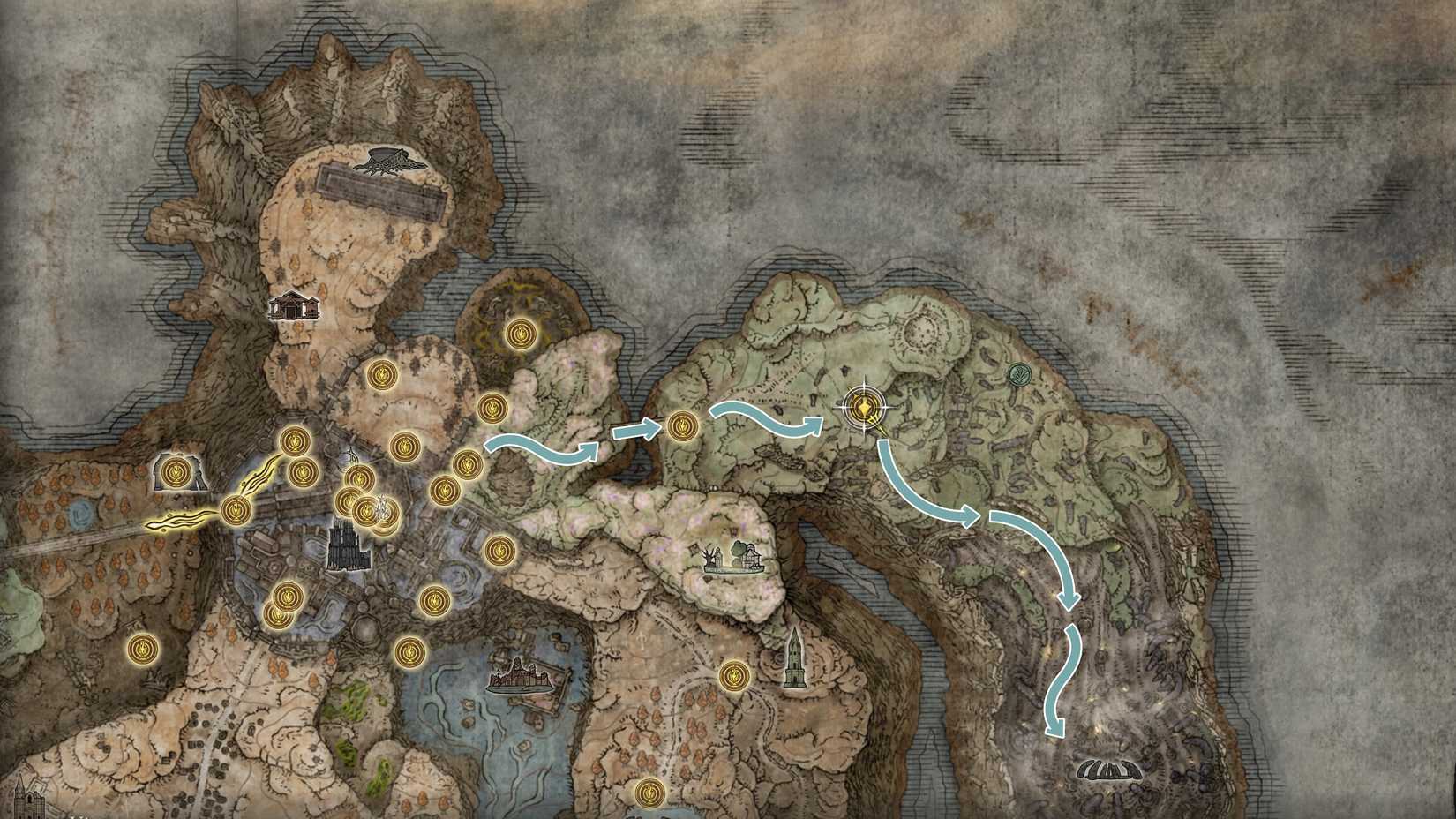Toggle the lone Site of Grace in the lower-left area
This screenshot has height=819, width=1456.
pyautogui.click(x=141, y=650)
